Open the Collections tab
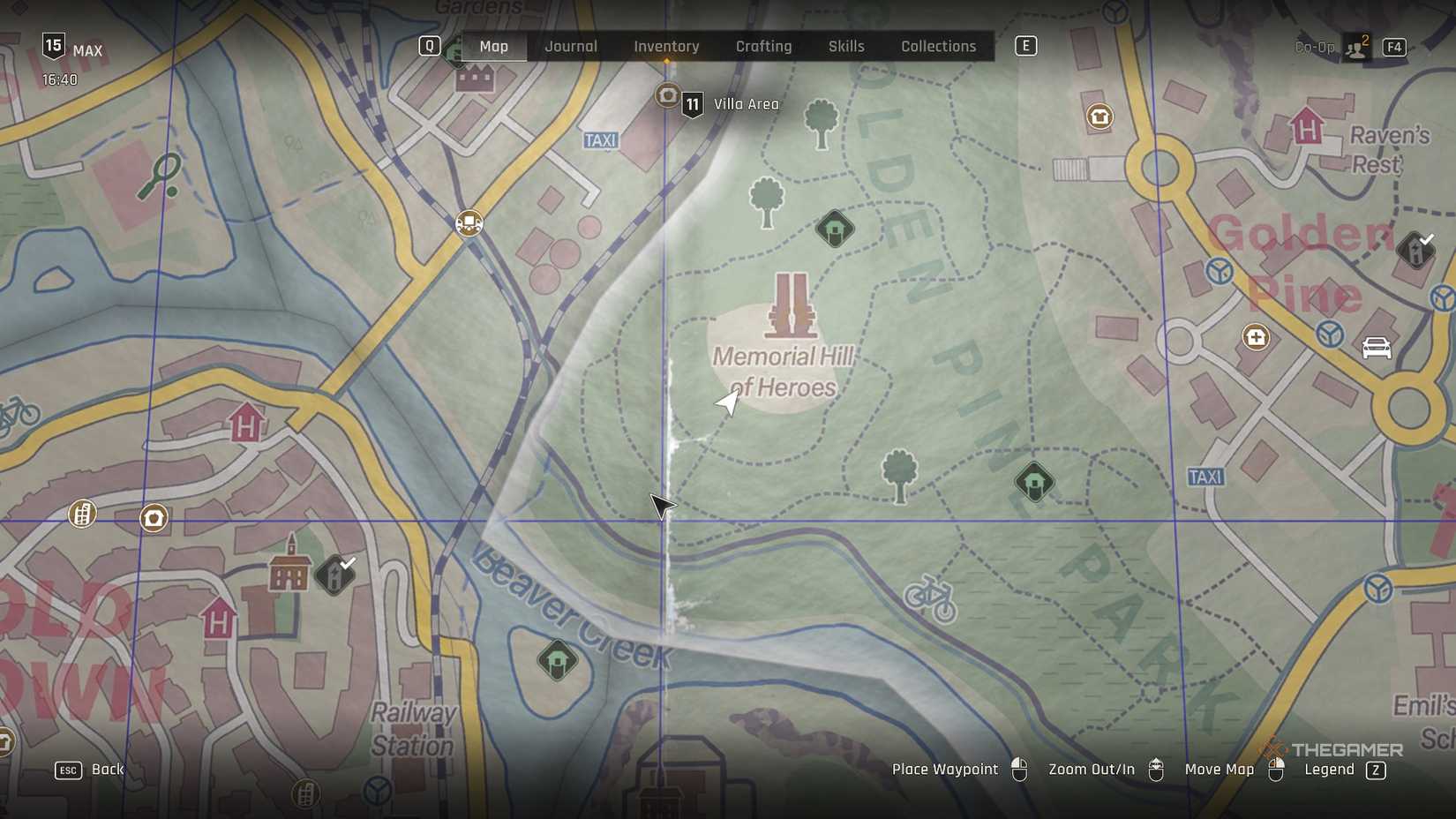The width and height of the screenshot is (1456, 819). coord(938,47)
